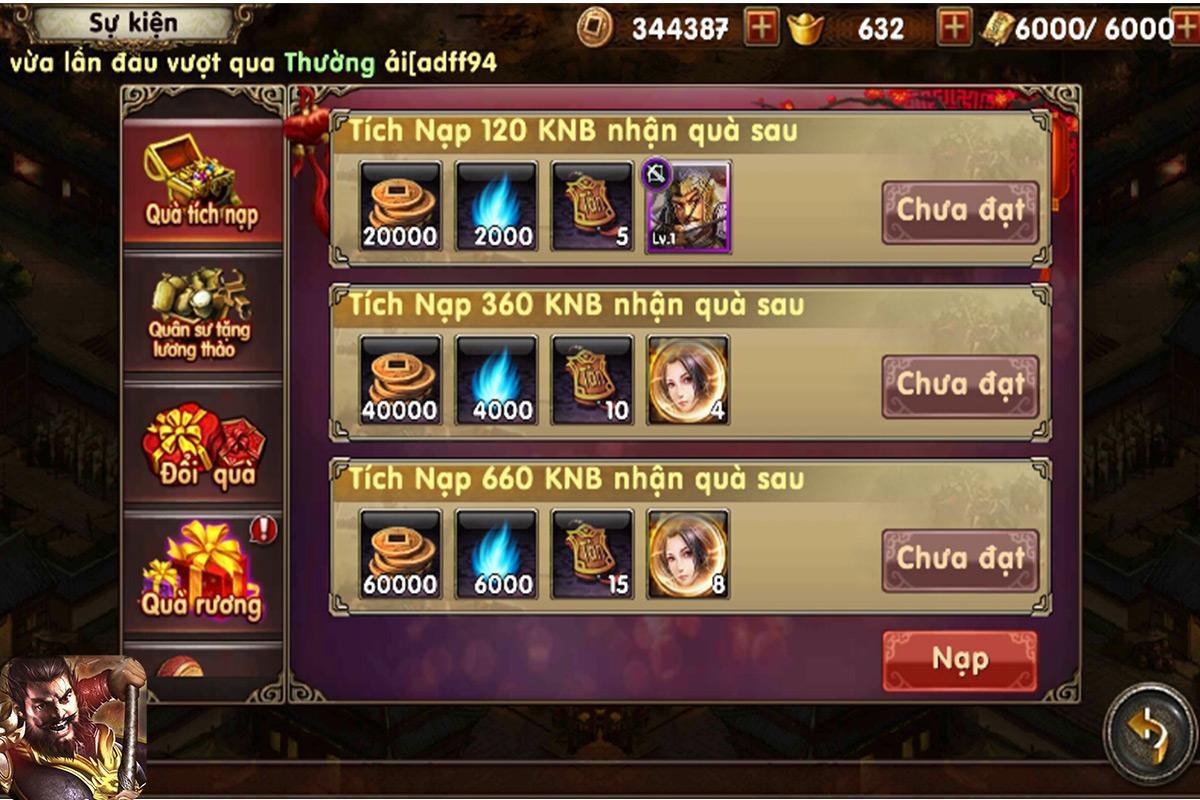This screenshot has height=800, width=1200.
Task: Add more copper coins with the plus button
Action: coord(762,29)
